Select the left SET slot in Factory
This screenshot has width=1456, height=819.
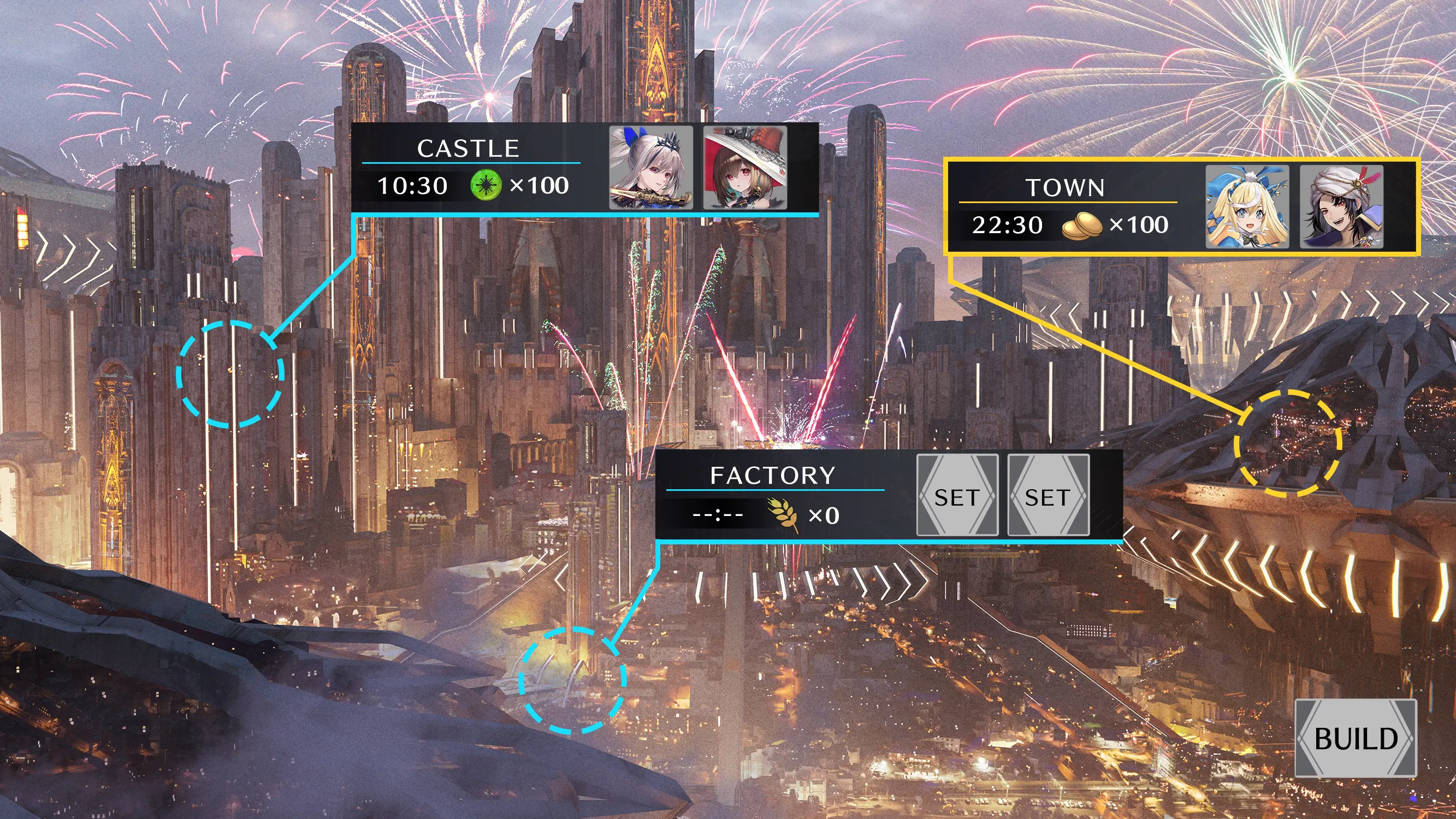pyautogui.click(x=957, y=495)
